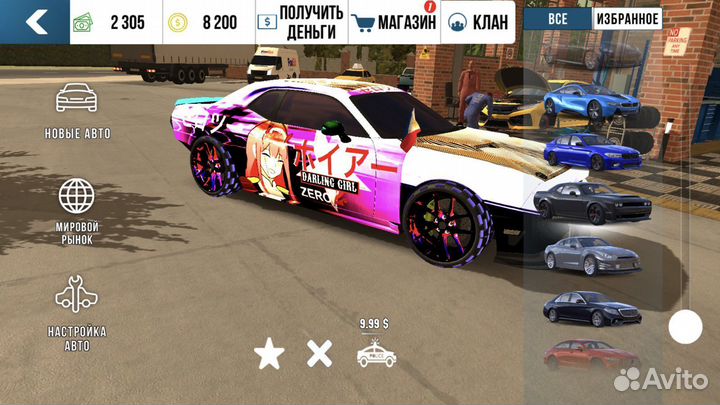
Task: Select the silver Nissan GT-R thumbnail
Action: (x=583, y=254)
